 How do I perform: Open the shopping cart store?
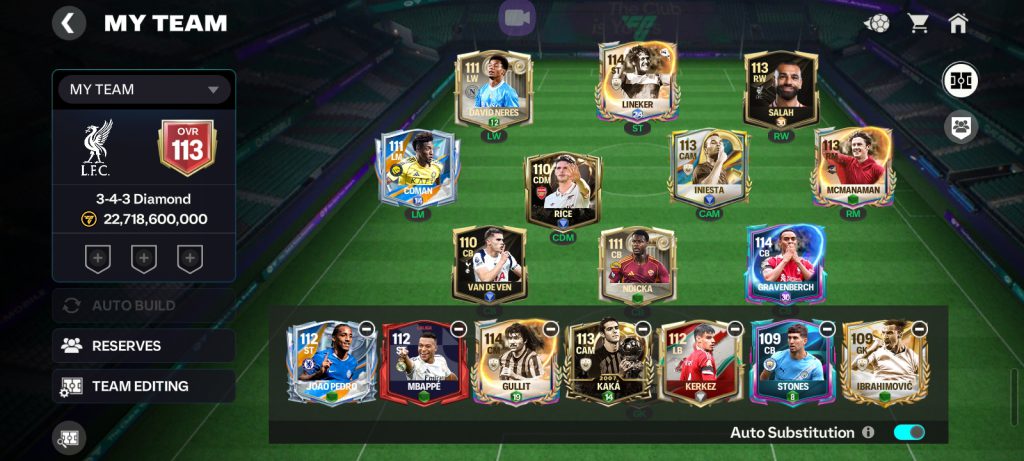tap(918, 23)
